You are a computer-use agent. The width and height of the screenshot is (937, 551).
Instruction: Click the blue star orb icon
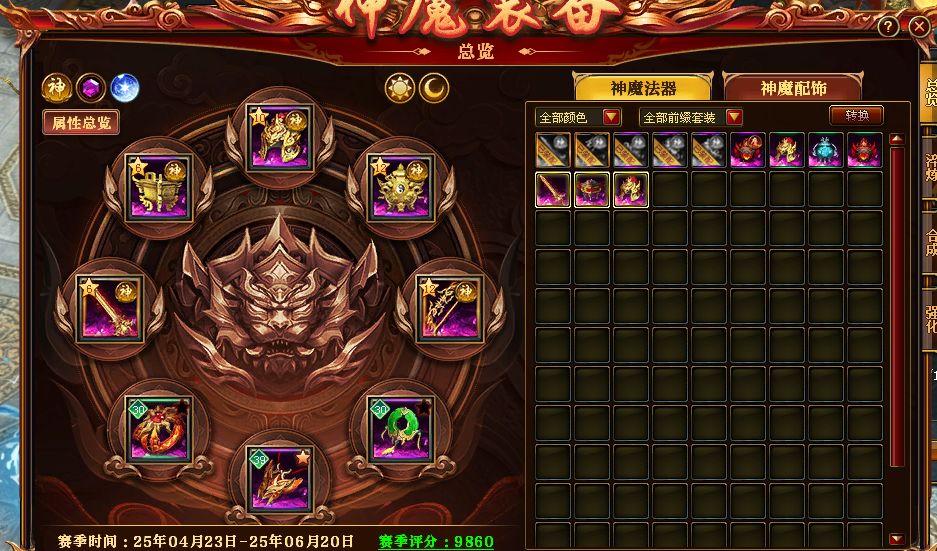coord(125,88)
